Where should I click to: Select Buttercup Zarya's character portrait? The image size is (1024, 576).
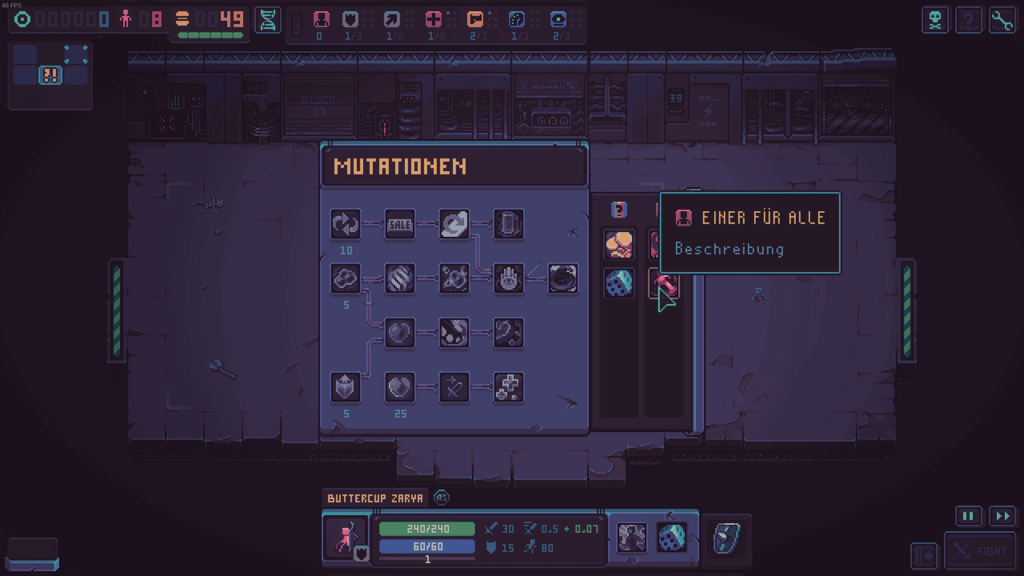click(x=345, y=537)
